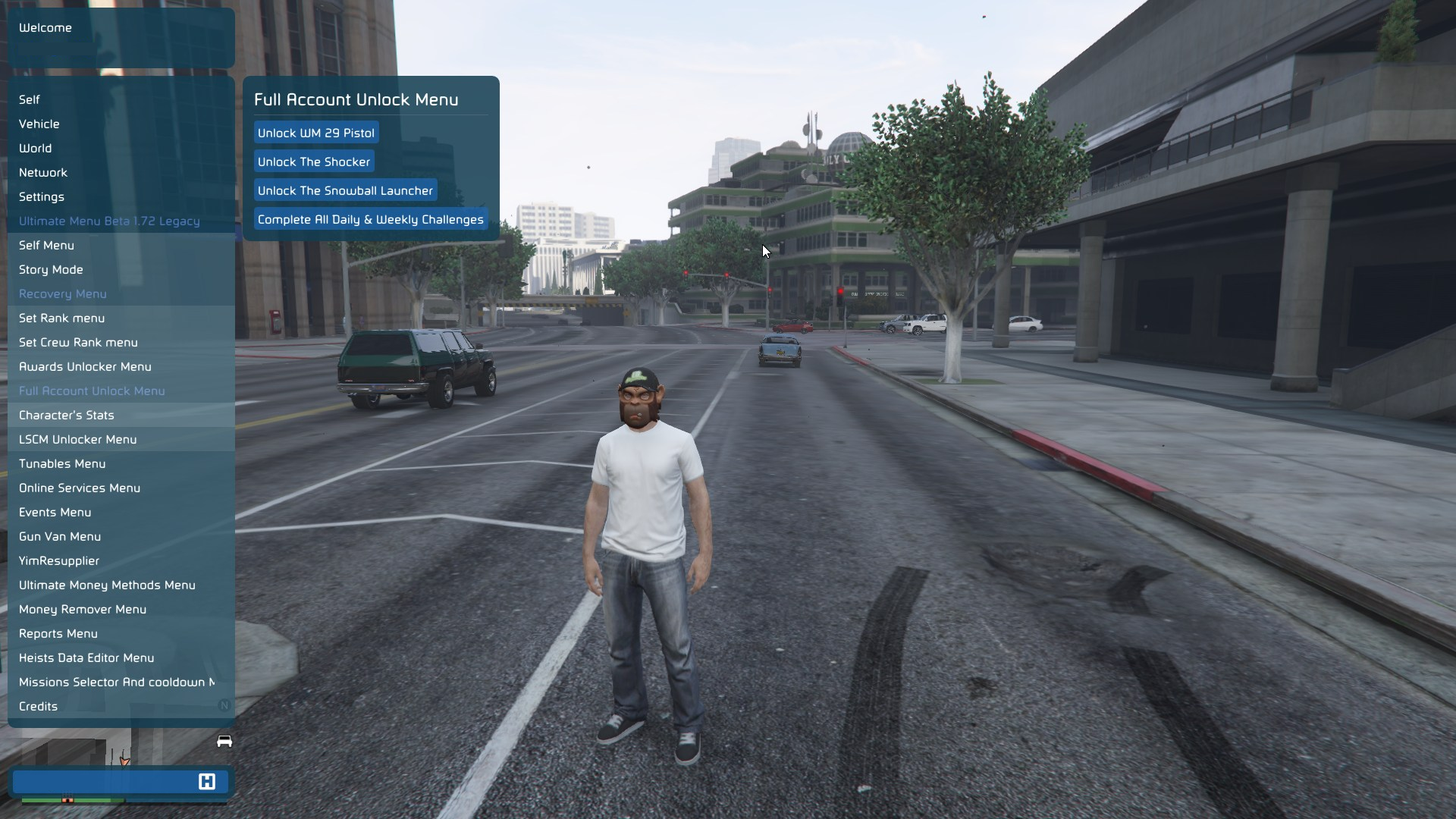Show the LSCM Unlocker Menu
The width and height of the screenshot is (1456, 819).
point(77,439)
